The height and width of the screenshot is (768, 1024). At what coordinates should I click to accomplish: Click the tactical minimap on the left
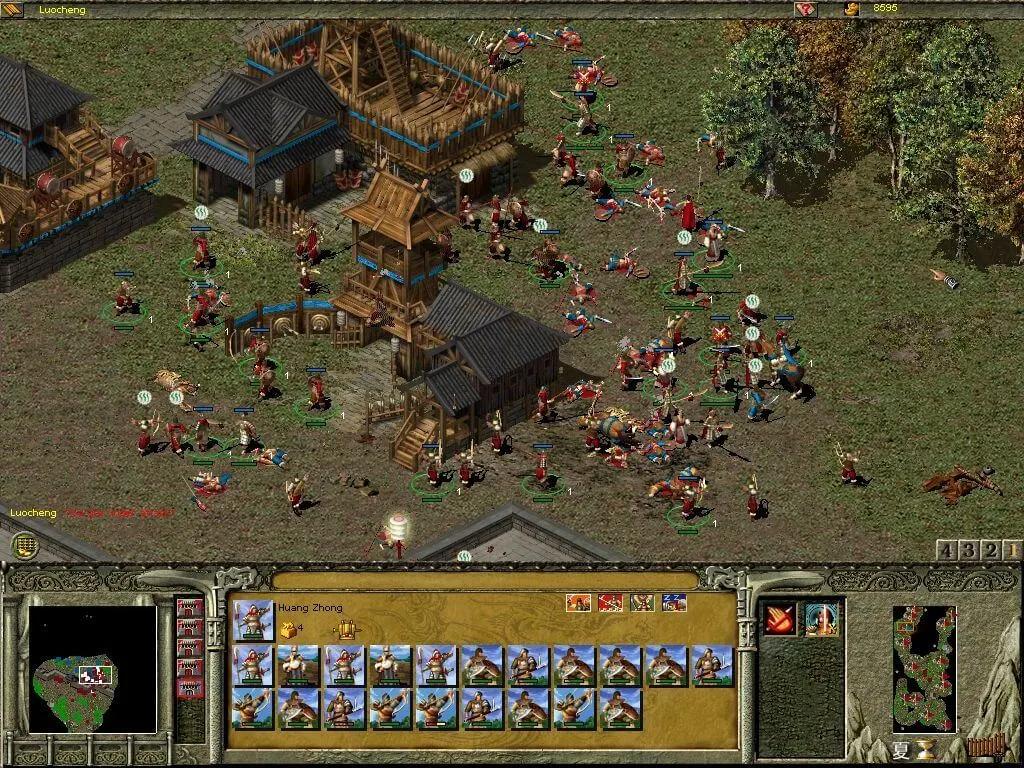pyautogui.click(x=92, y=668)
